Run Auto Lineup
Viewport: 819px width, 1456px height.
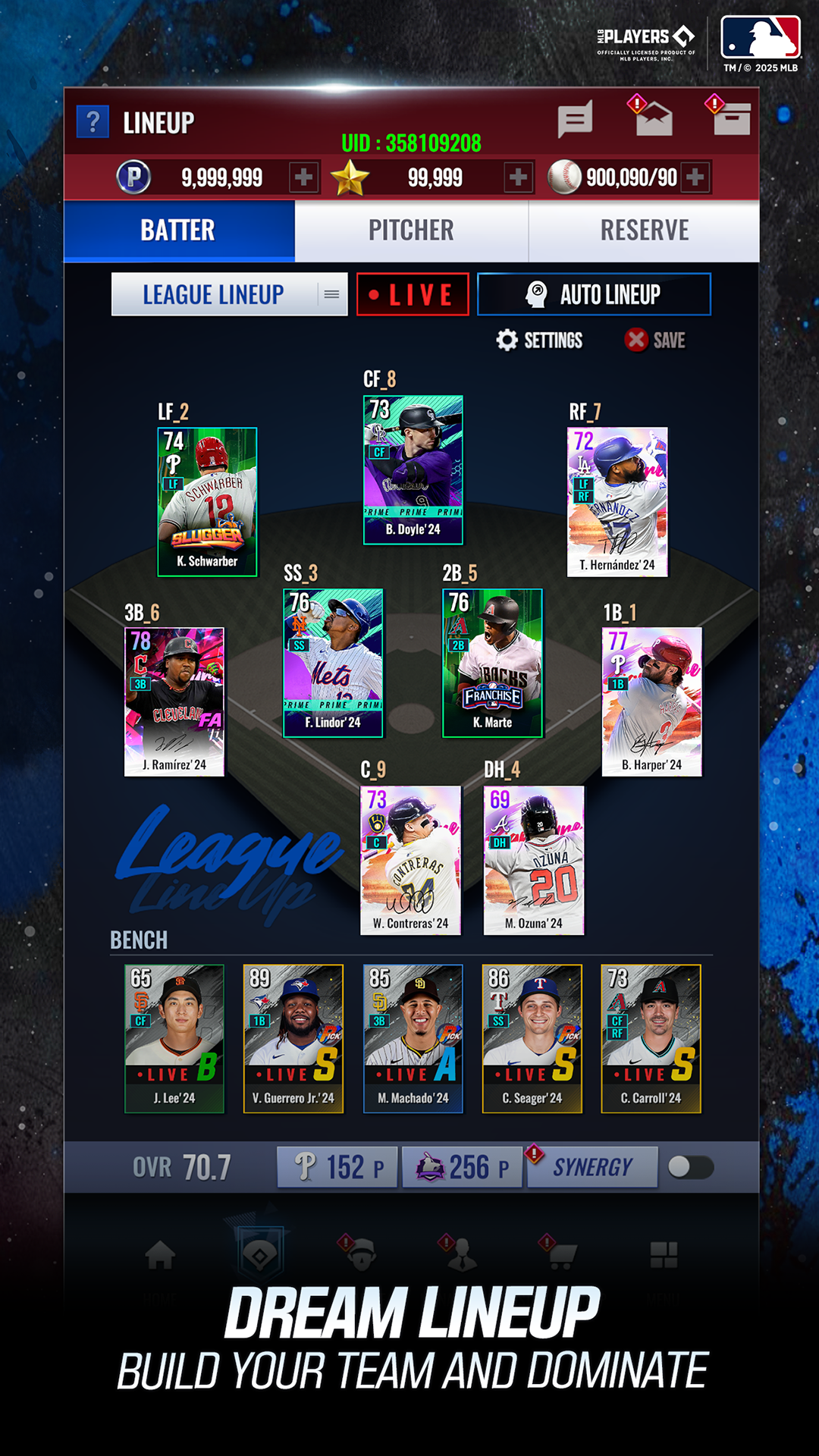point(594,294)
